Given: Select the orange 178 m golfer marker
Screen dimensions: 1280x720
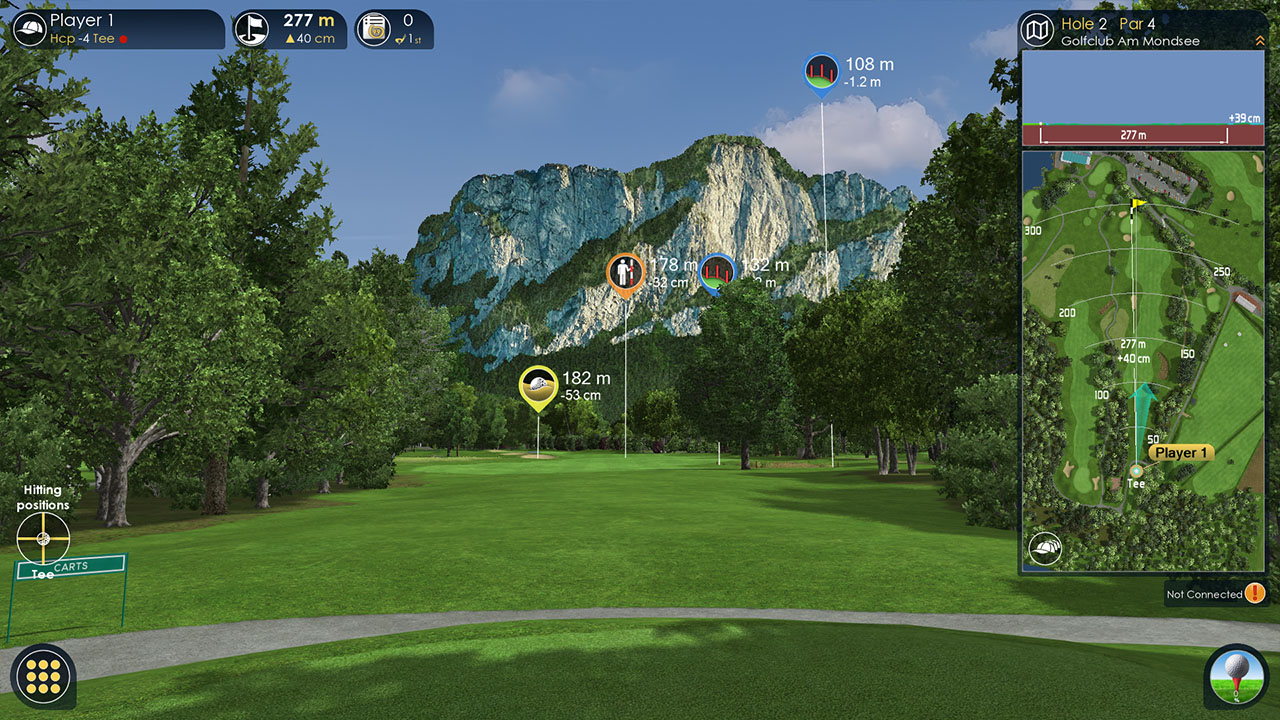Looking at the screenshot, I should (x=626, y=272).
